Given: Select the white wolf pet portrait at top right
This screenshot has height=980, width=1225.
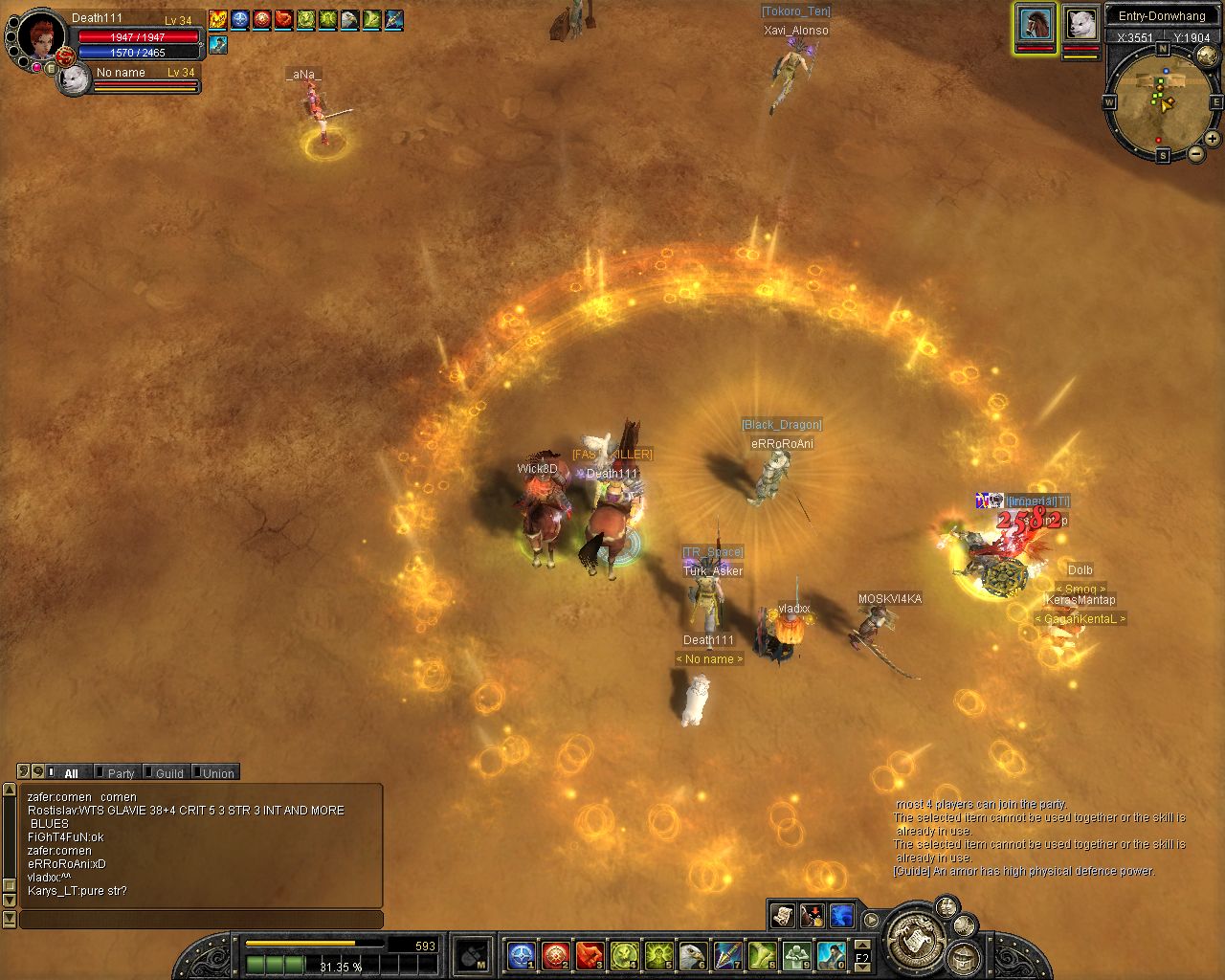Looking at the screenshot, I should pos(1080,23).
